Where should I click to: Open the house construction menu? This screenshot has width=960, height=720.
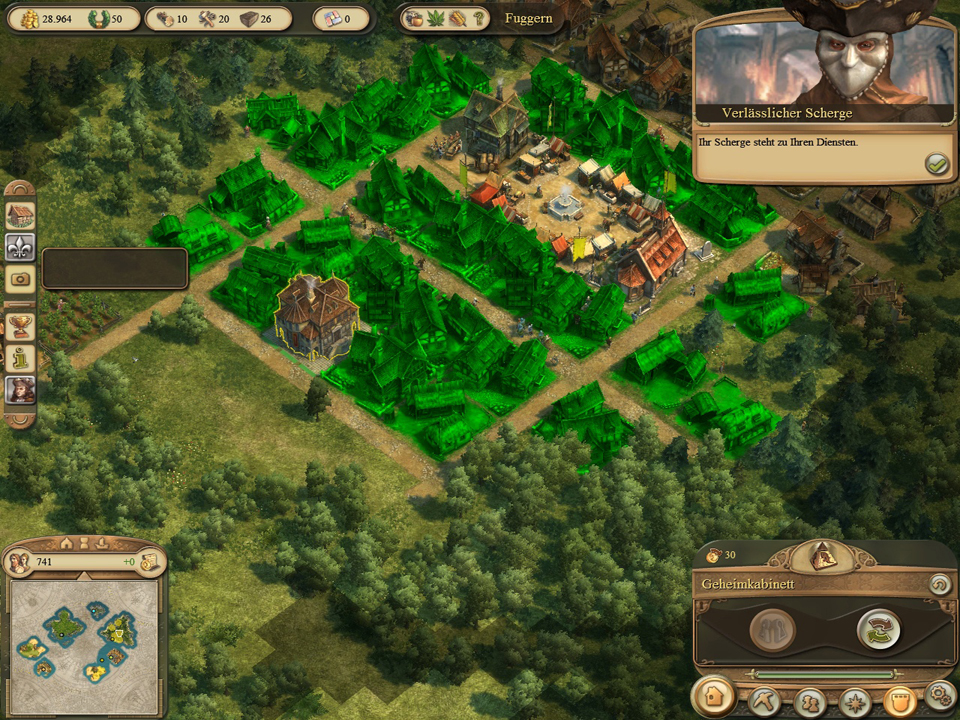coord(713,697)
